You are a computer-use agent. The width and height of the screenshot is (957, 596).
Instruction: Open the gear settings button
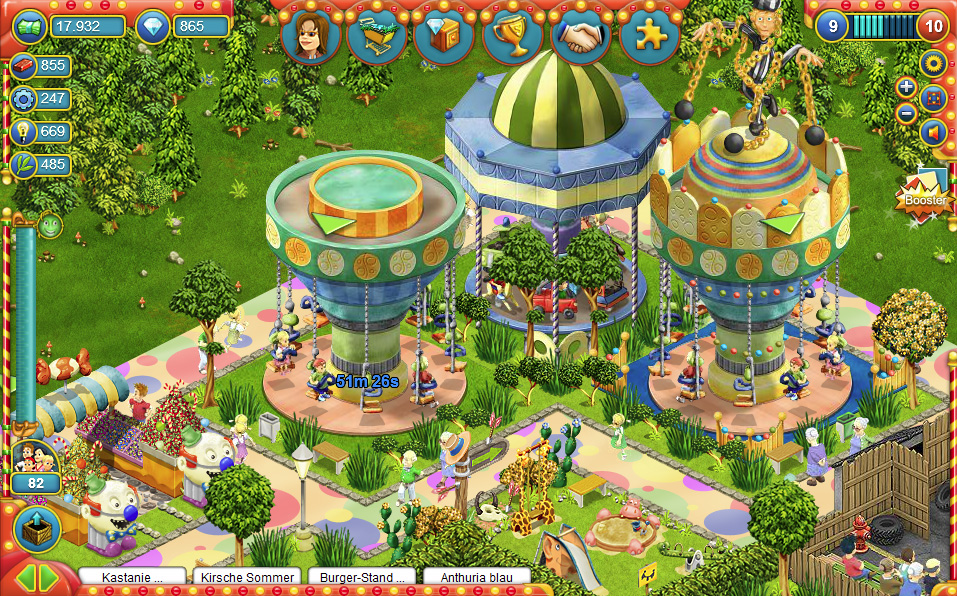pyautogui.click(x=934, y=64)
